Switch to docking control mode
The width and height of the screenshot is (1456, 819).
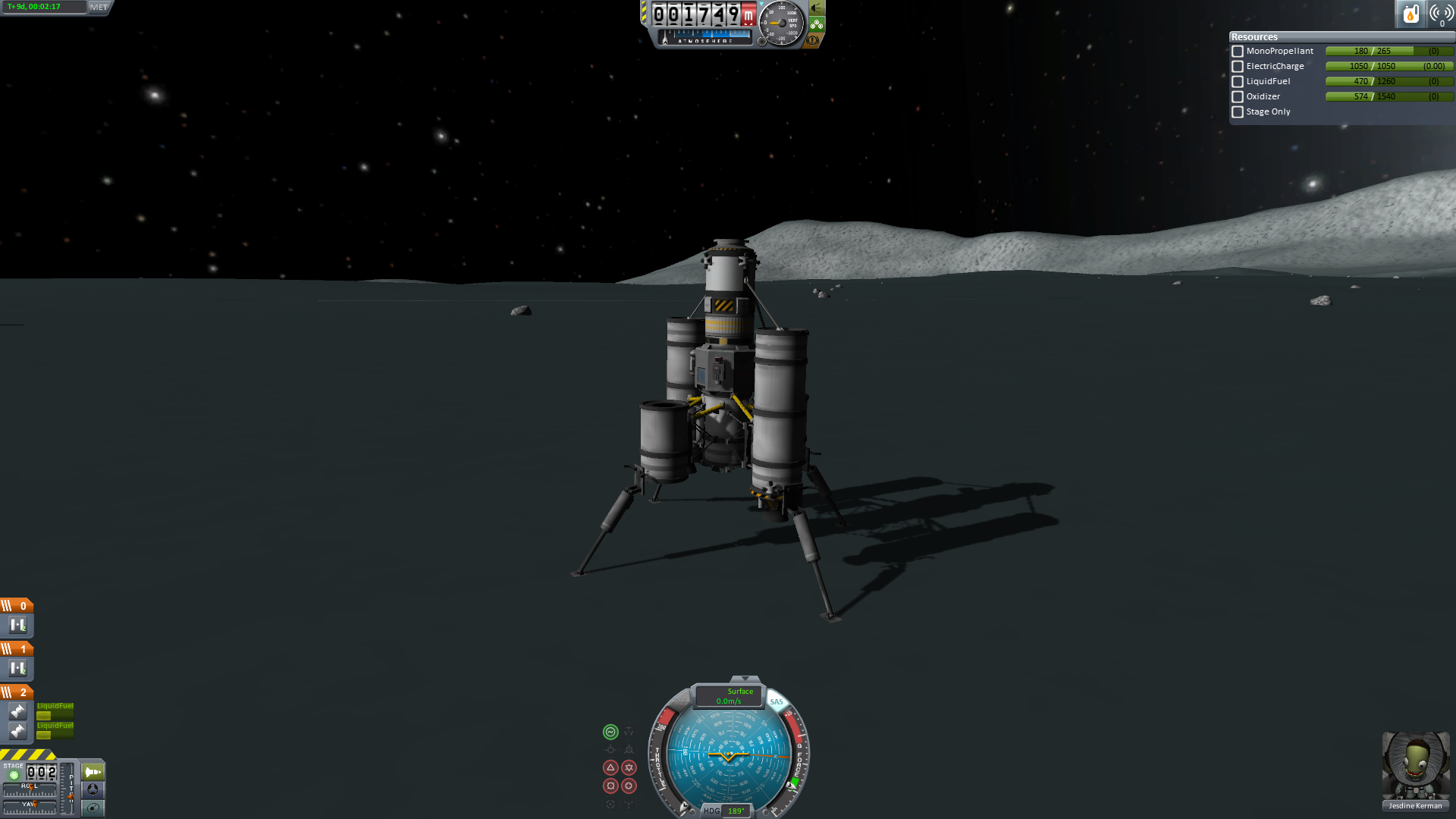[x=93, y=790]
